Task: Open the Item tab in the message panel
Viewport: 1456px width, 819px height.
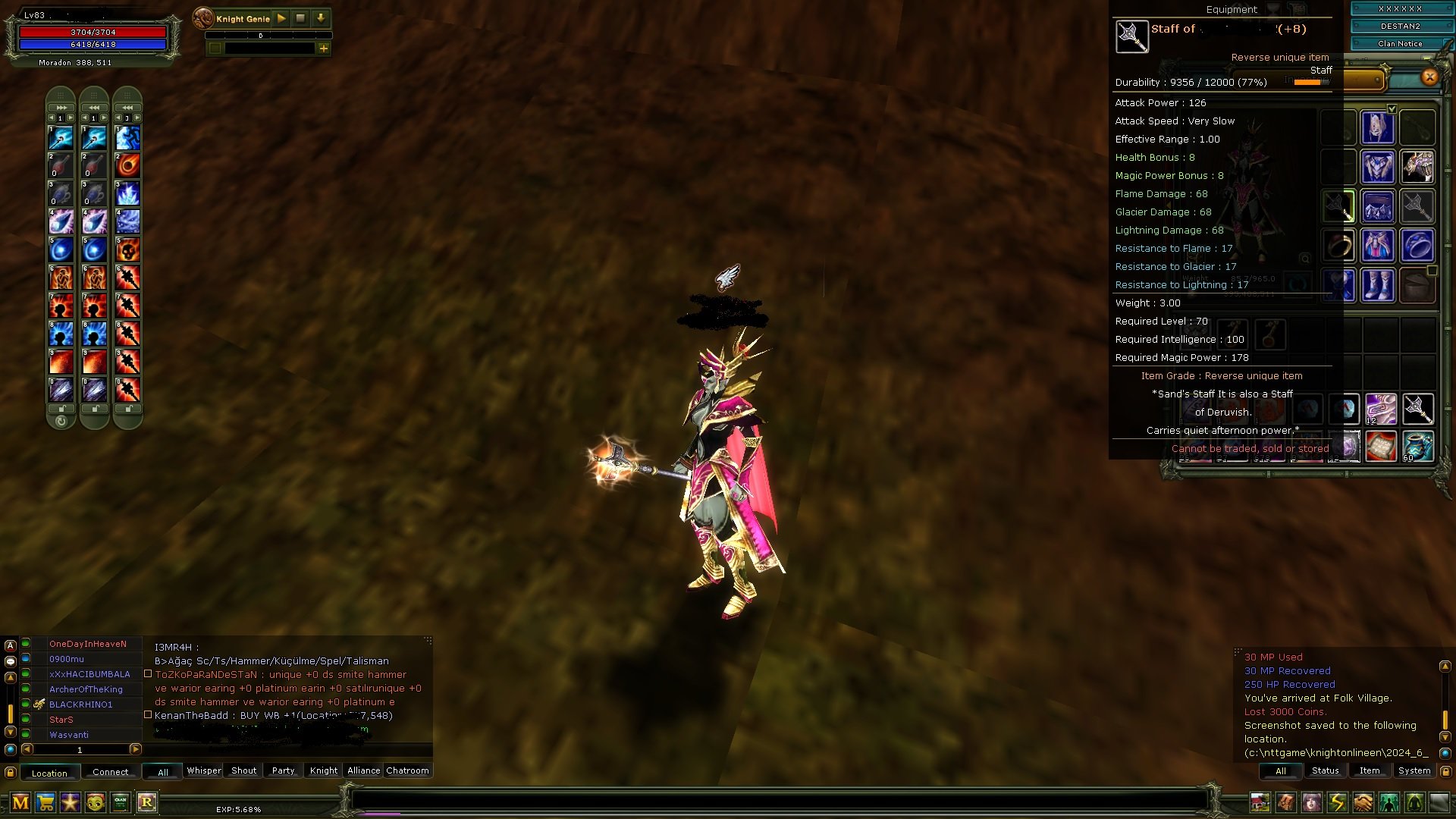Action: [1370, 770]
